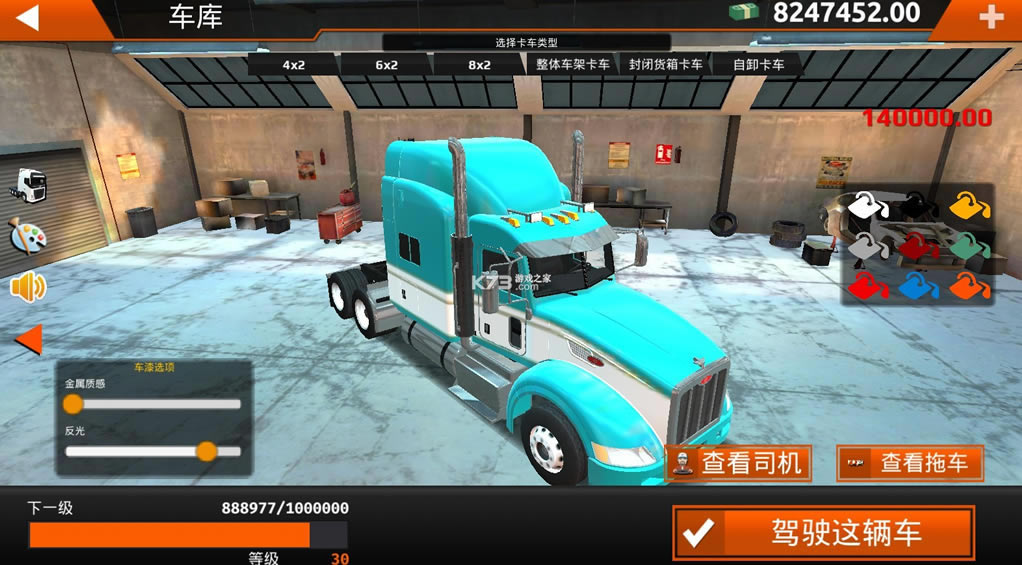Screen dimensions: 1022x565
Task: Open the 整体车架卡车 category
Action: [573, 65]
